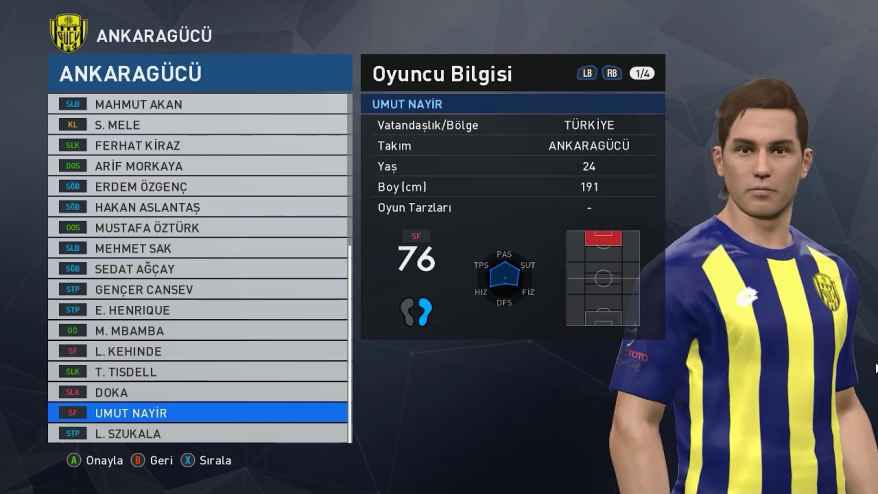Screen dimensions: 878x494
Task: Choose the T. Tisdell entry
Action: pos(198,372)
